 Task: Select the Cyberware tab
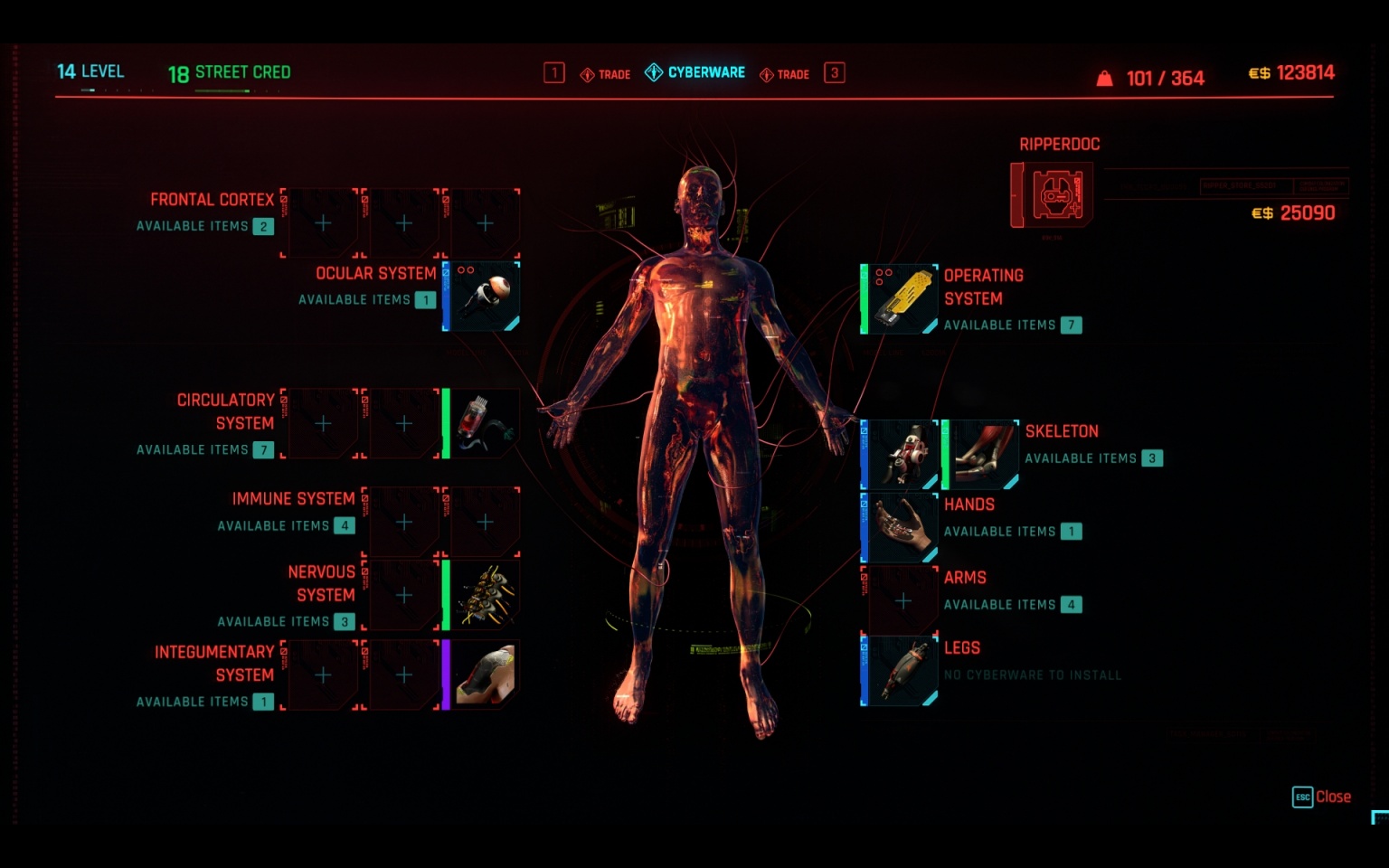tap(695, 72)
